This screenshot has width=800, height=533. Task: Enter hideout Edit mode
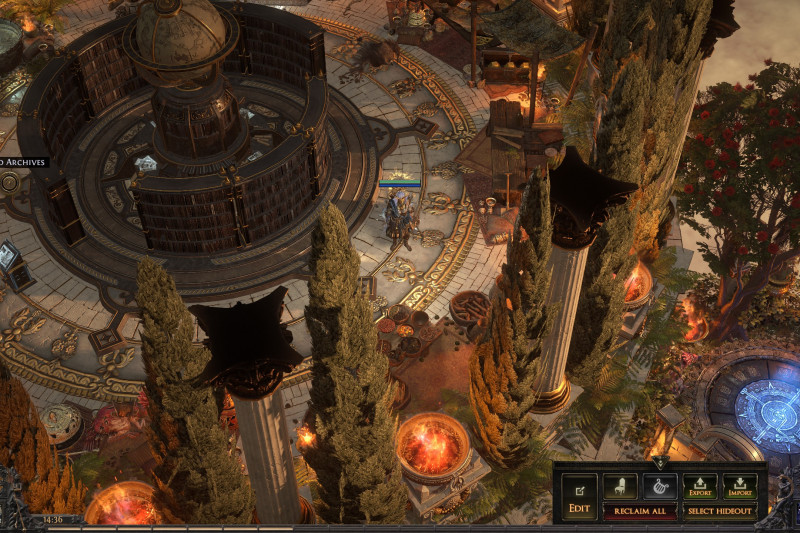click(x=579, y=497)
